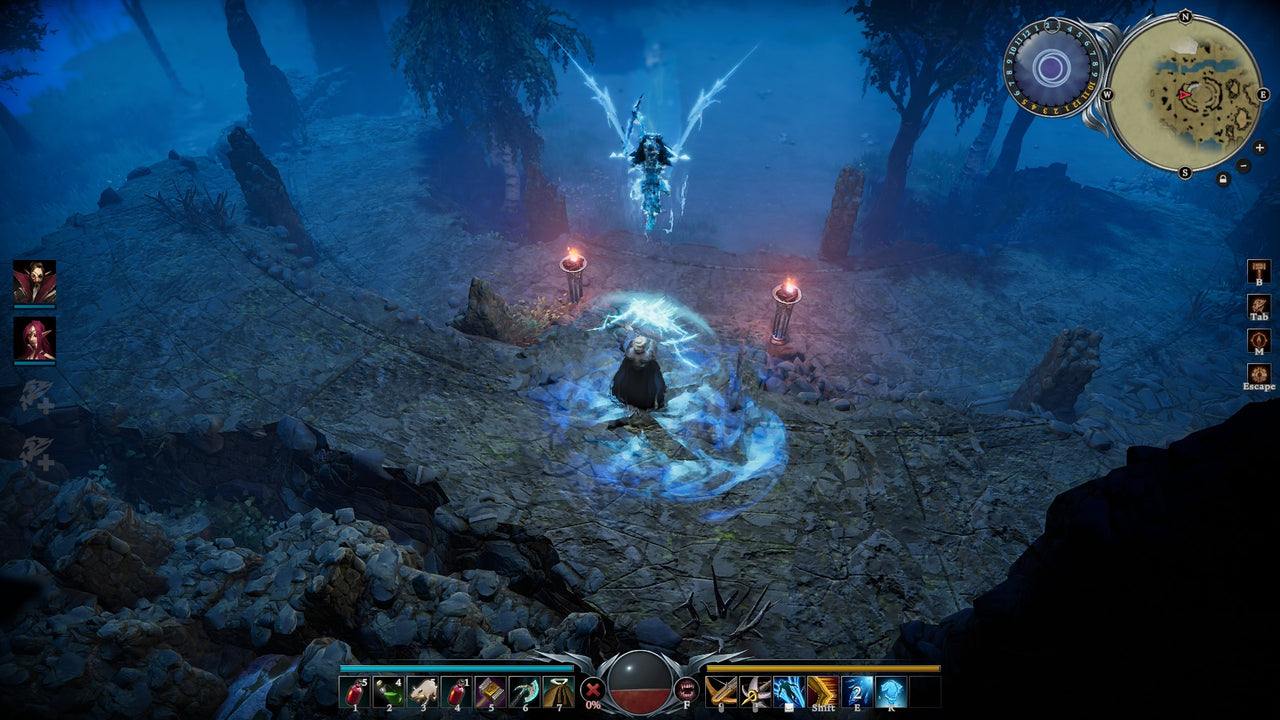
Task: Select the rat item in hotbar slot 3
Action: tap(423, 691)
